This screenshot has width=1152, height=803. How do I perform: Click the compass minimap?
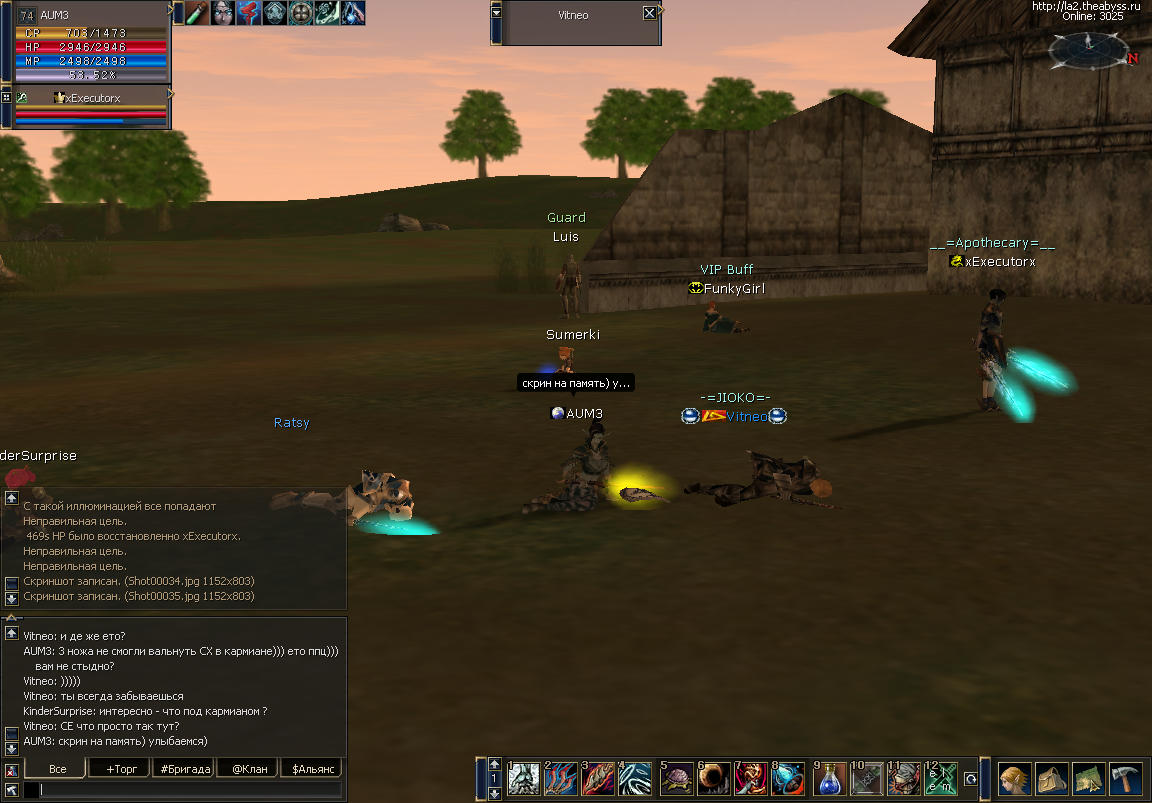(1088, 47)
